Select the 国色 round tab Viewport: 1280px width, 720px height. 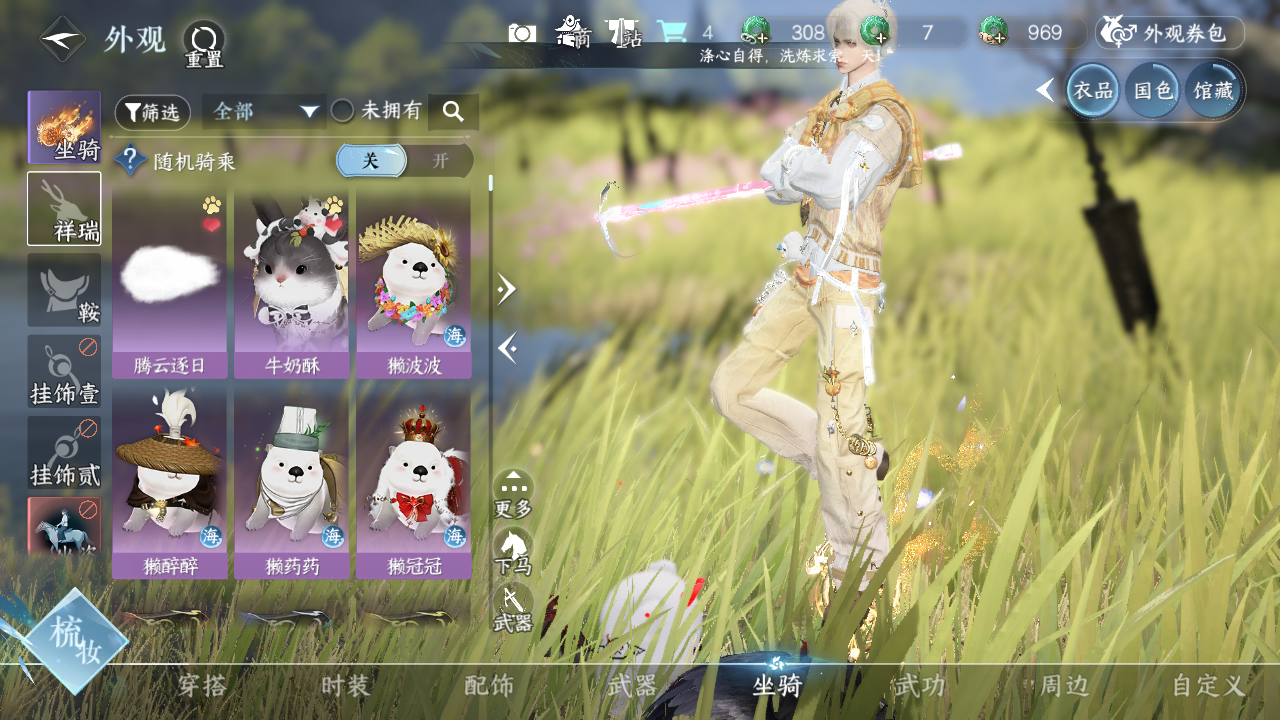click(x=1152, y=91)
